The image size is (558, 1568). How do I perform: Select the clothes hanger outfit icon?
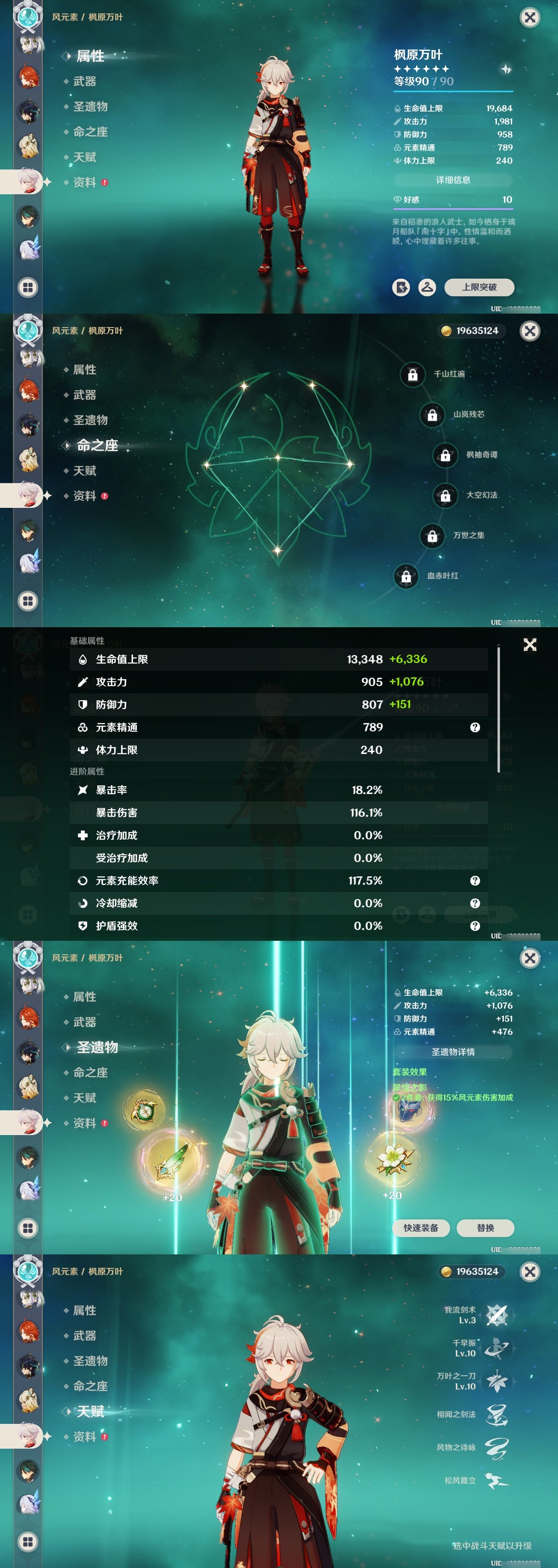point(428,288)
